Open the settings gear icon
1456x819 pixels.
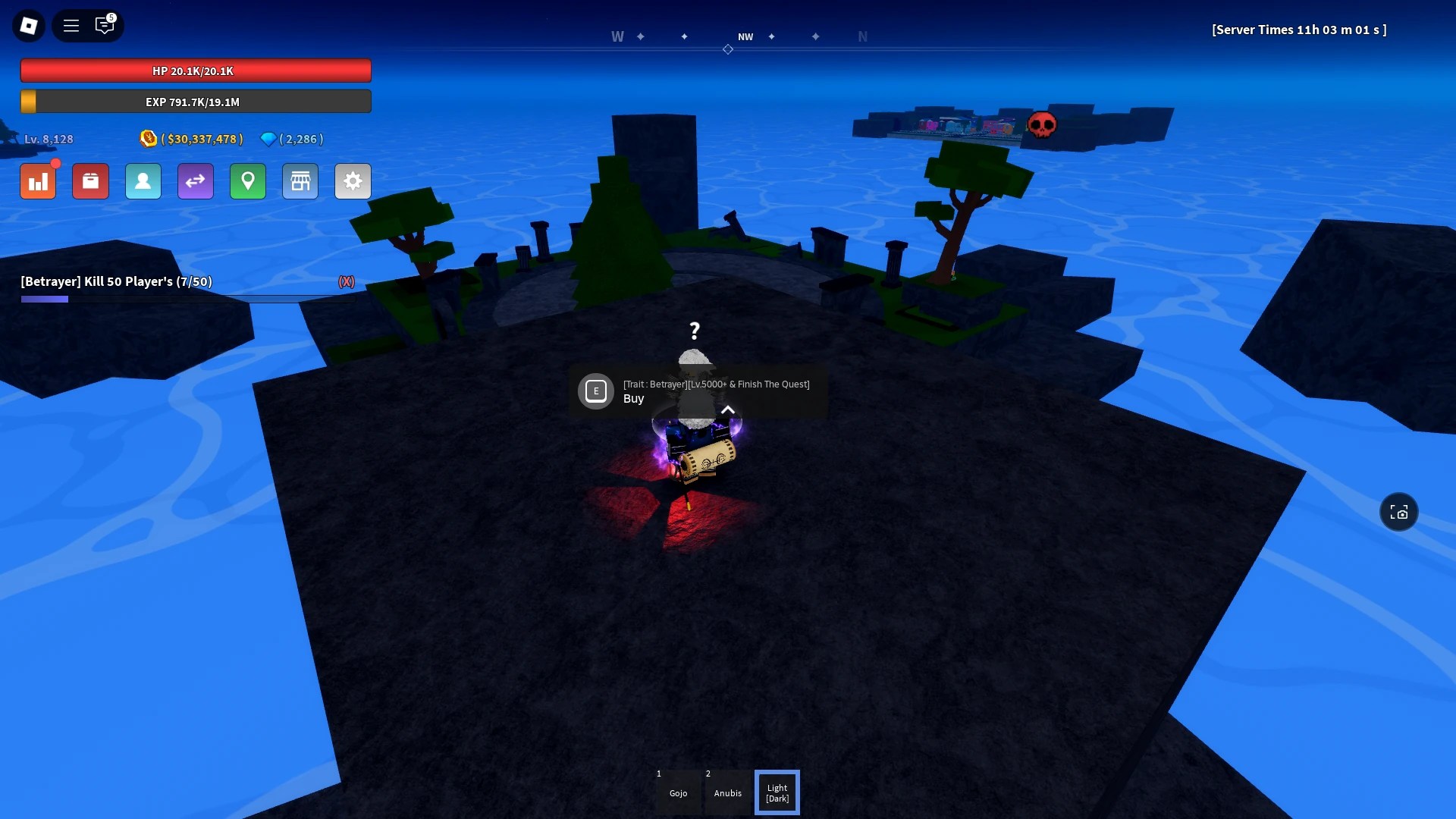coord(352,181)
